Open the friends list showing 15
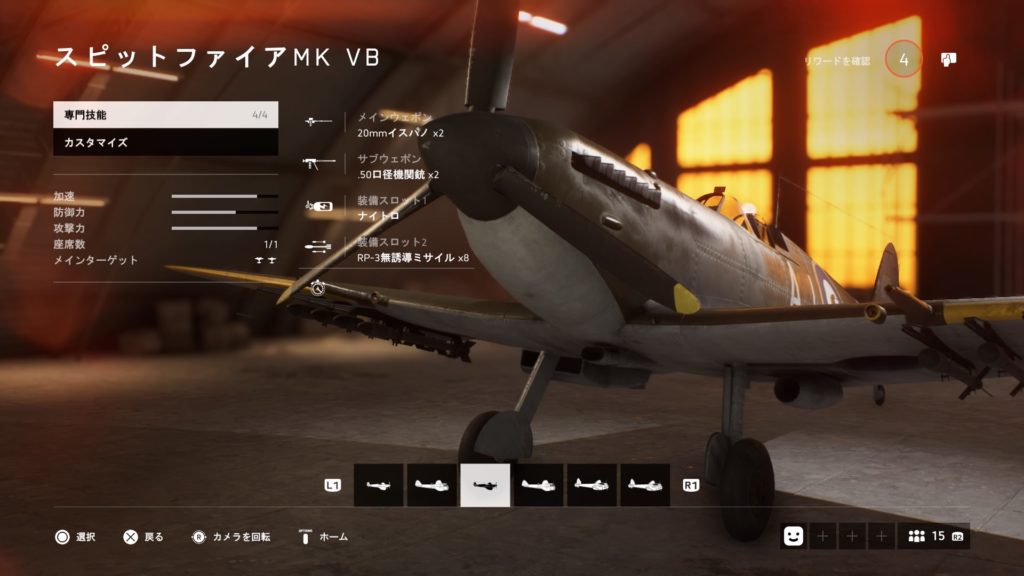 point(933,536)
